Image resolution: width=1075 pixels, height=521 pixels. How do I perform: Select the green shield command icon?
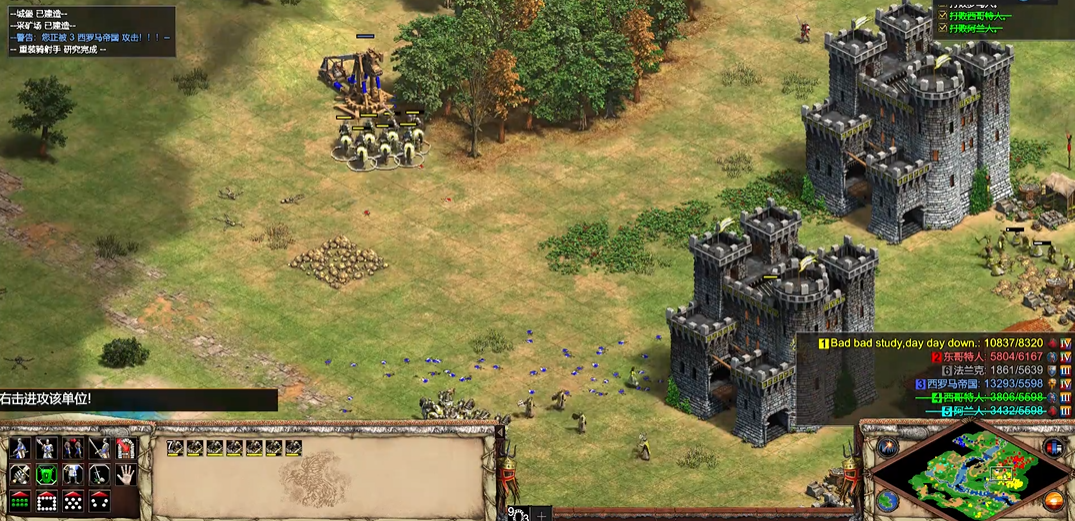point(46,474)
